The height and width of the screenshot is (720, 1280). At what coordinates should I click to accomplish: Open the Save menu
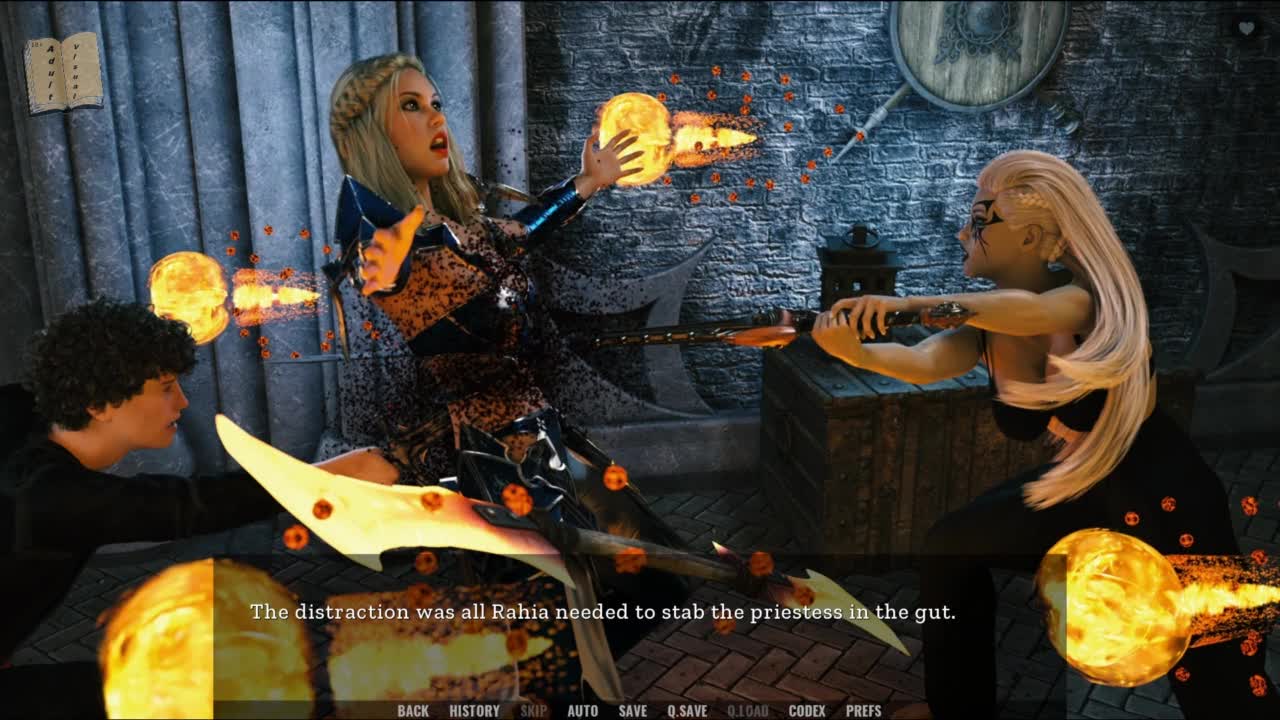(632, 711)
